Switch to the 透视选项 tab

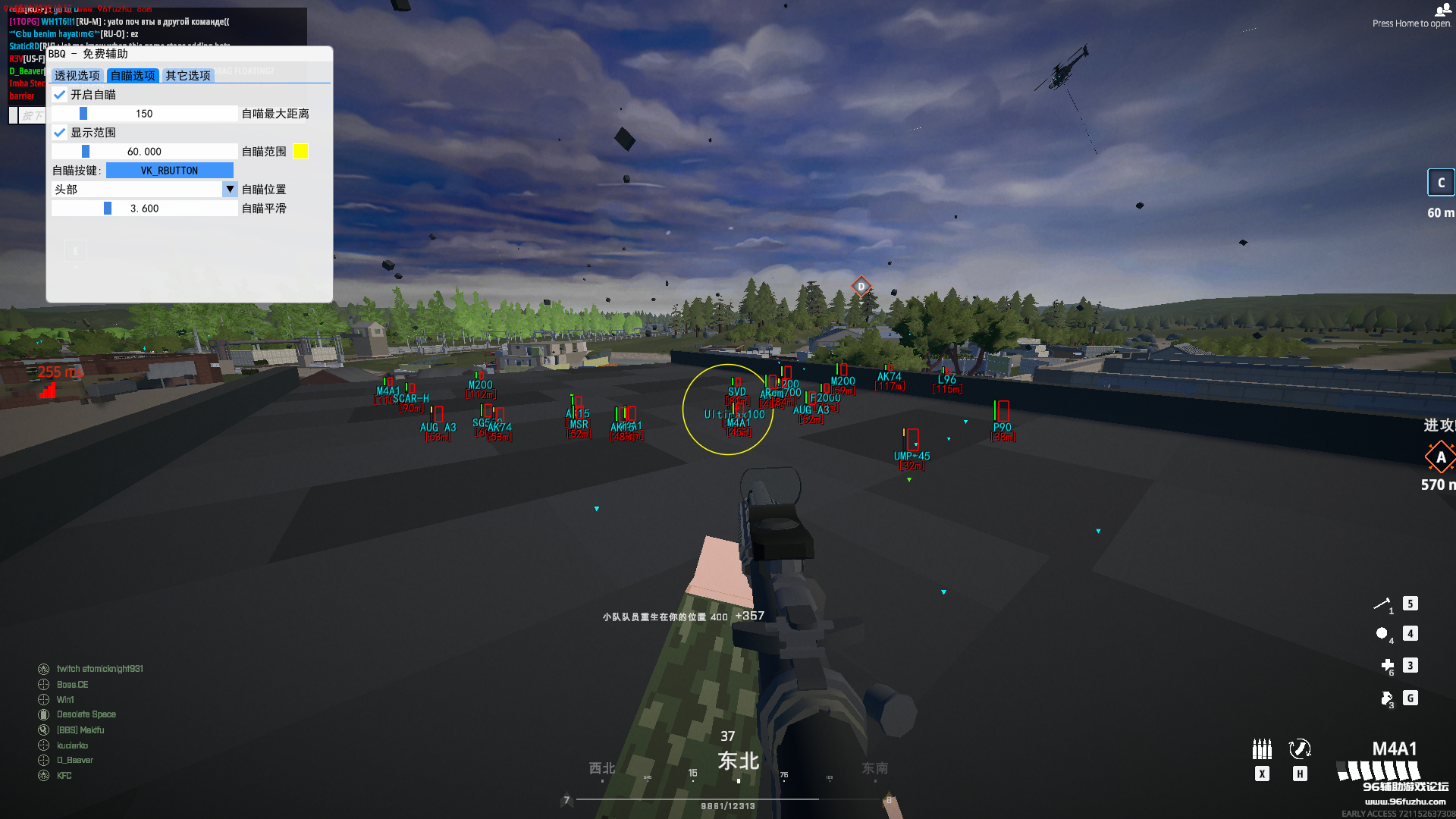[77, 76]
